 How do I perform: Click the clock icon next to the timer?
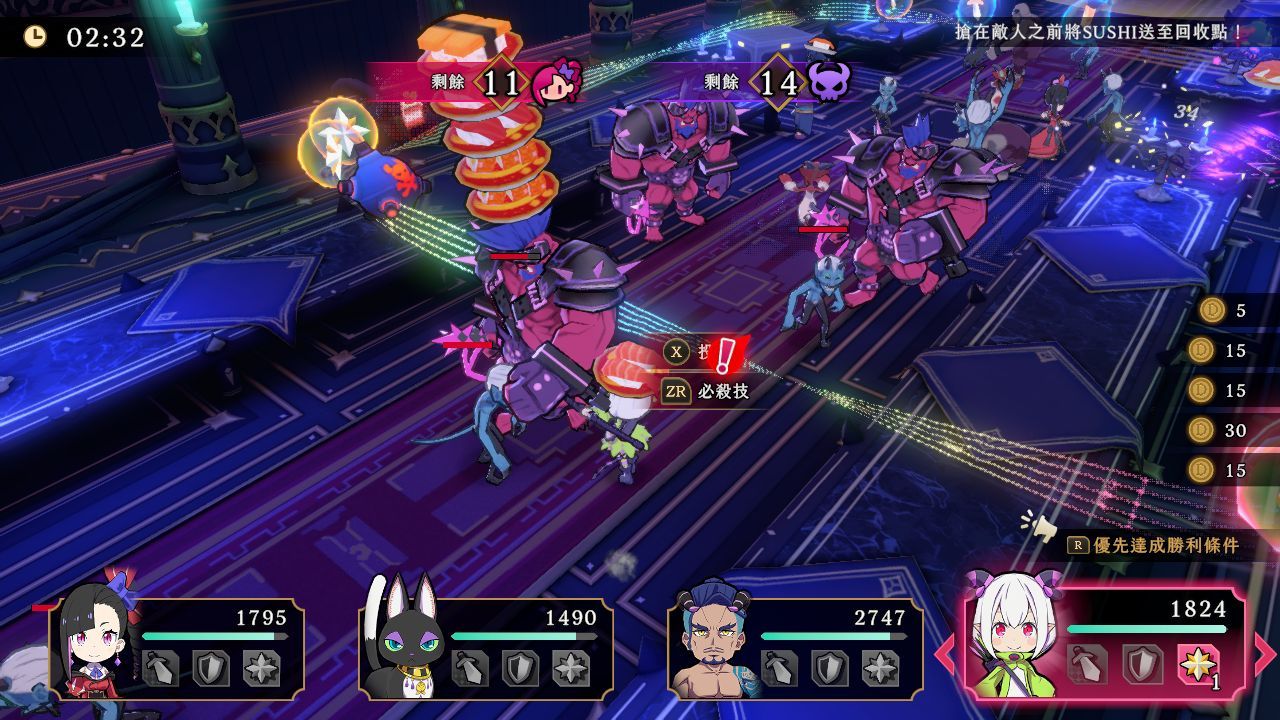(37, 34)
